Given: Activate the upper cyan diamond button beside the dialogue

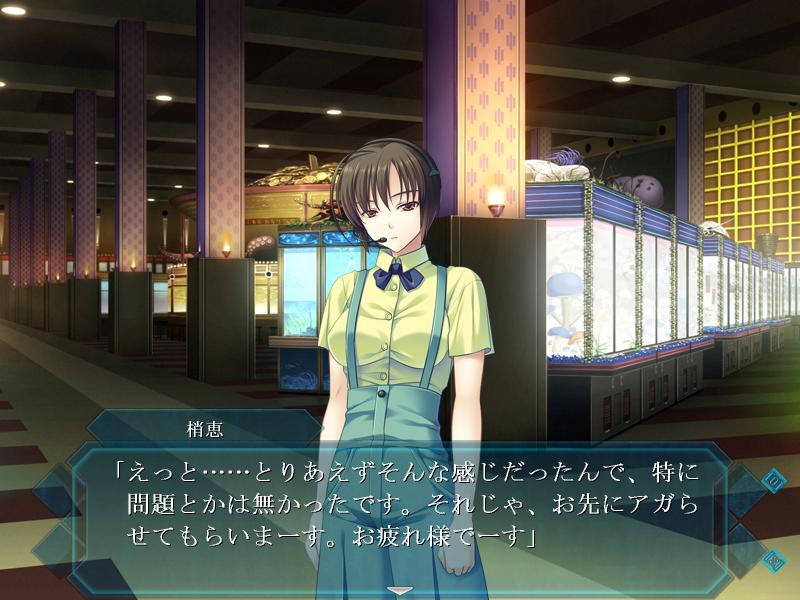Looking at the screenshot, I should pyautogui.click(x=773, y=482).
